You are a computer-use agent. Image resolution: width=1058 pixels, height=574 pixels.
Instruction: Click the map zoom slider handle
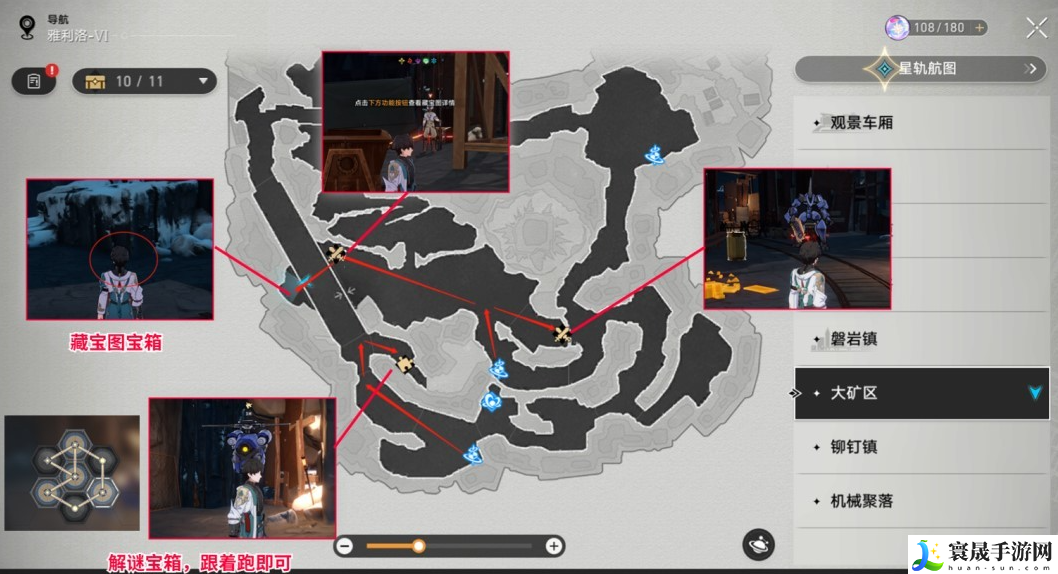(x=419, y=546)
